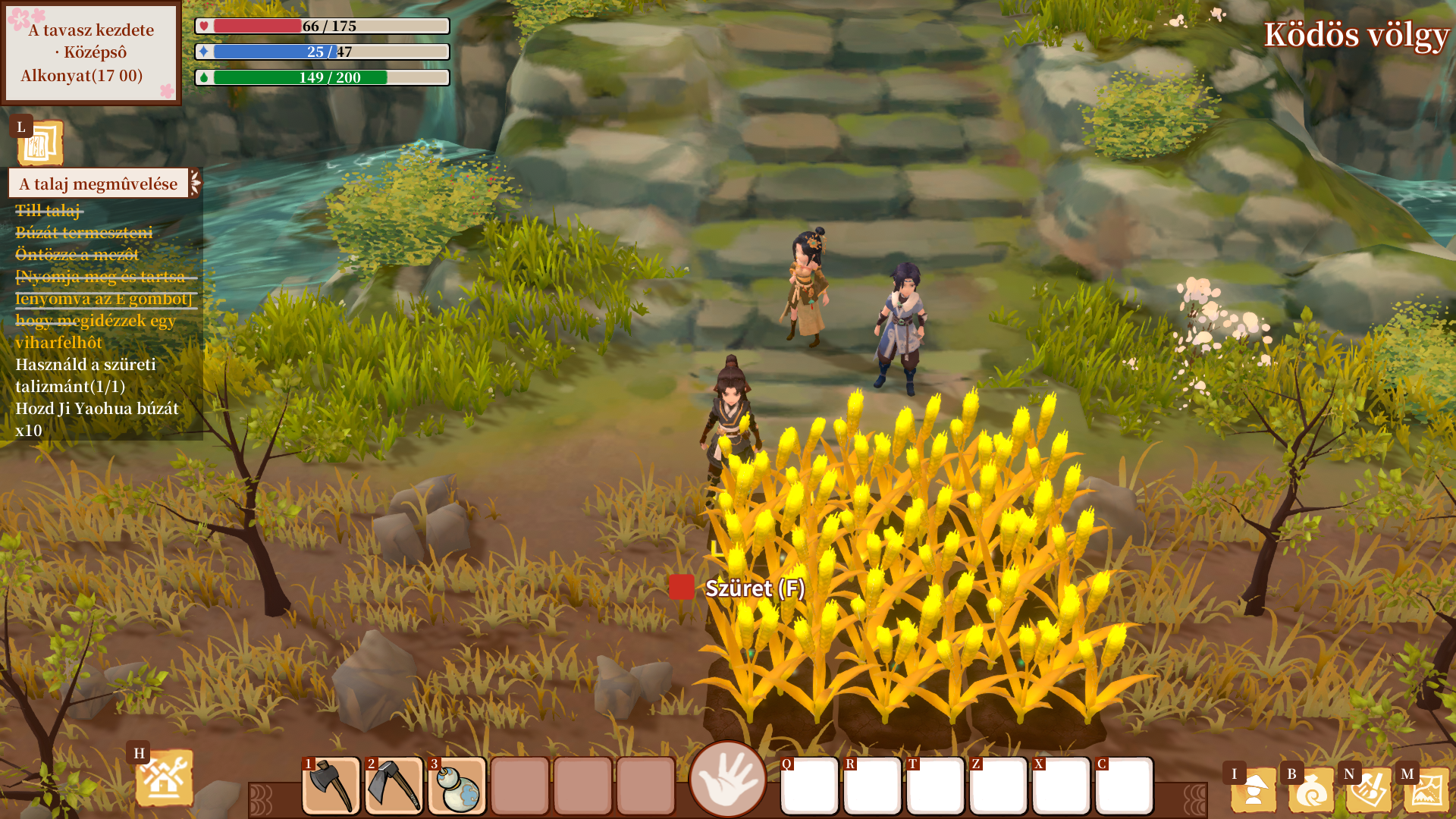
Task: Click the 'A talaj megmûvelése' quest title
Action: [x=99, y=184]
